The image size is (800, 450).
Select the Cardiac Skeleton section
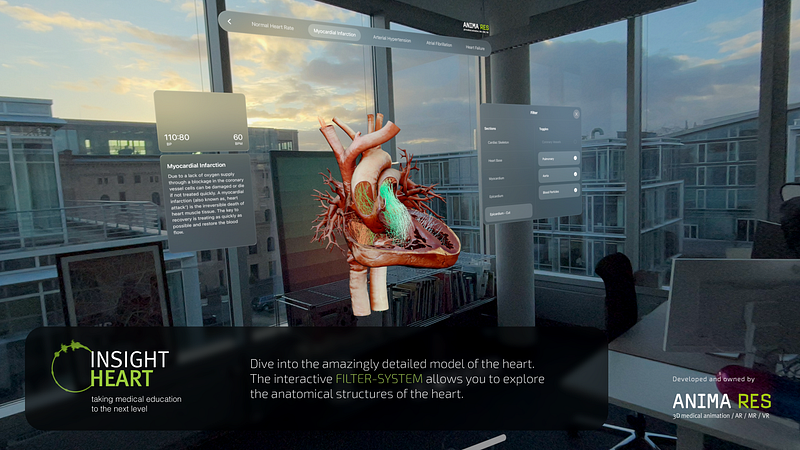[497, 141]
